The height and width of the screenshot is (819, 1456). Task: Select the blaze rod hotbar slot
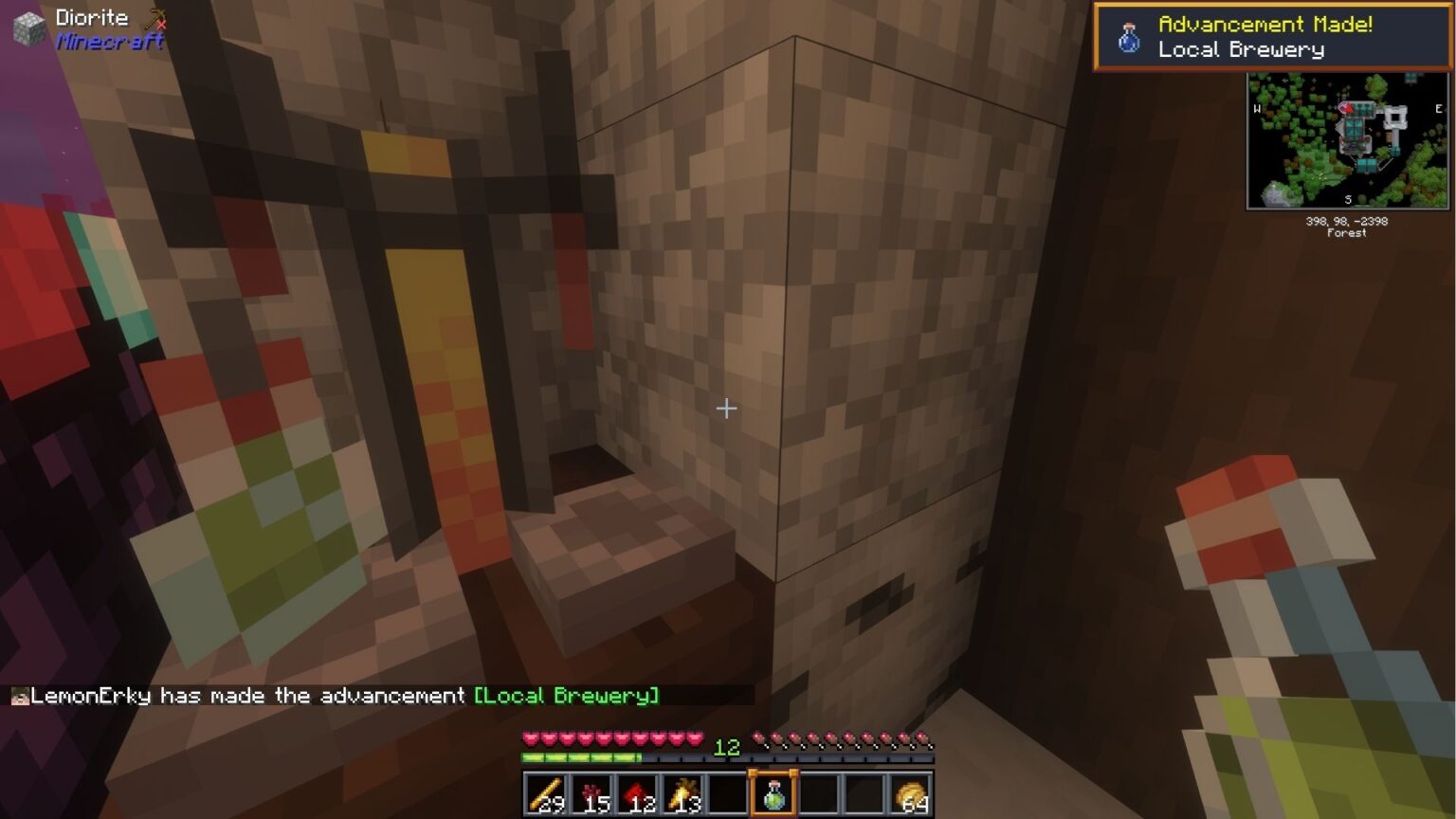tap(547, 792)
